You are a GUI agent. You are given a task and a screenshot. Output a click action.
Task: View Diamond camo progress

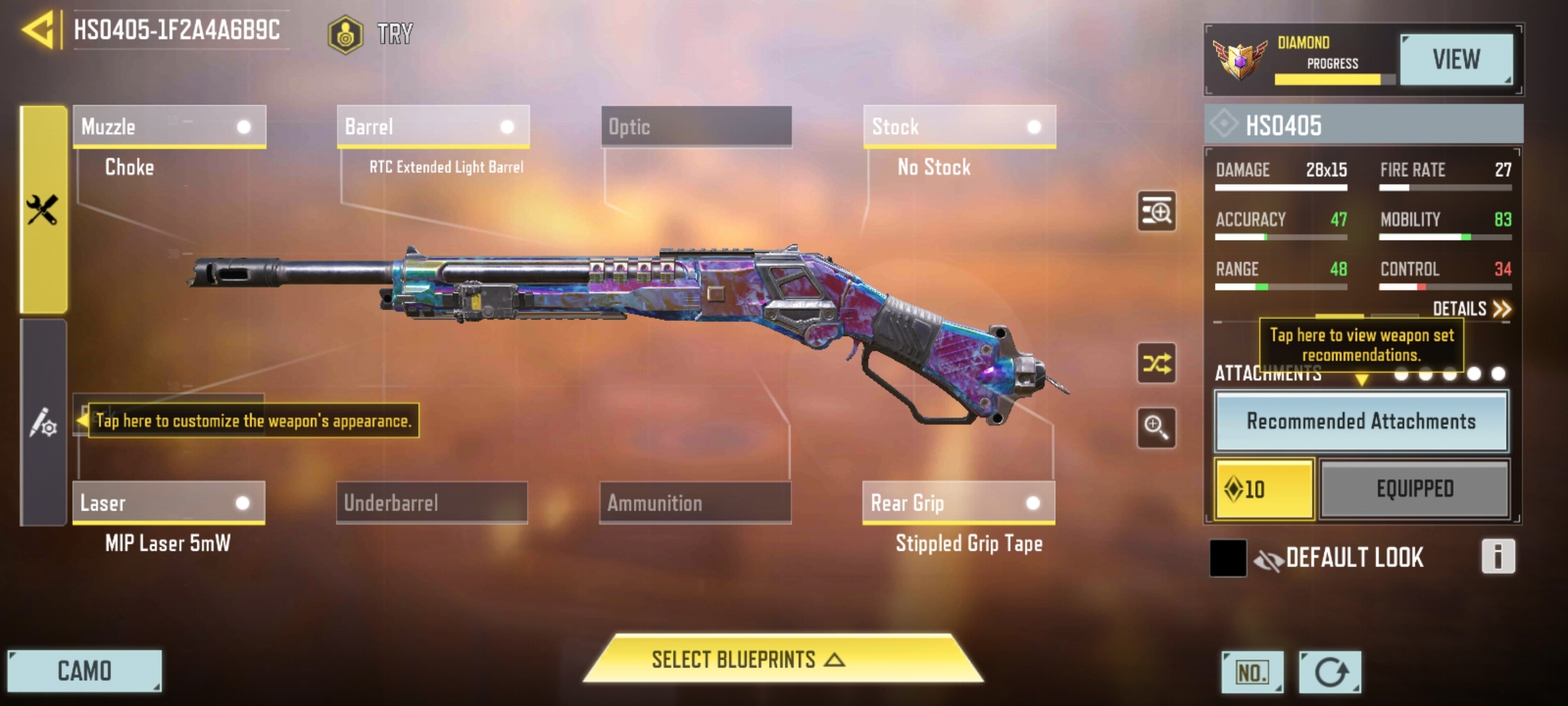pos(1456,59)
